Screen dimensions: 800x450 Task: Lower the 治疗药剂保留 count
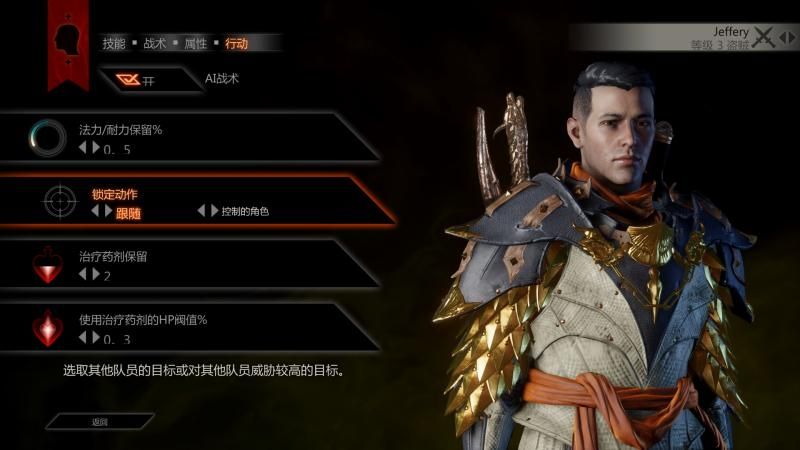click(x=83, y=274)
